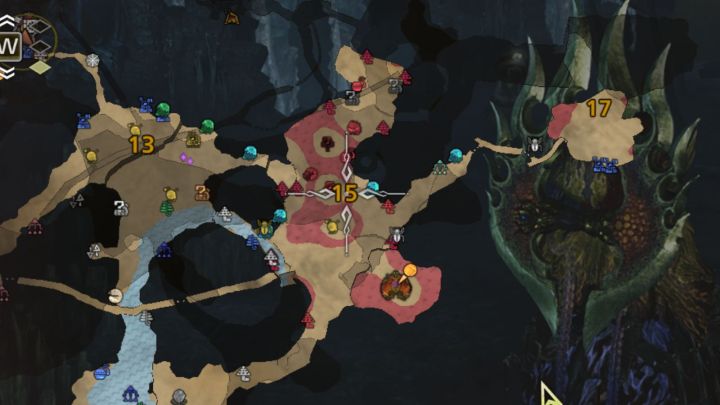720x405 pixels.
Task: Click the orange question mark marker
Action: tap(201, 192)
